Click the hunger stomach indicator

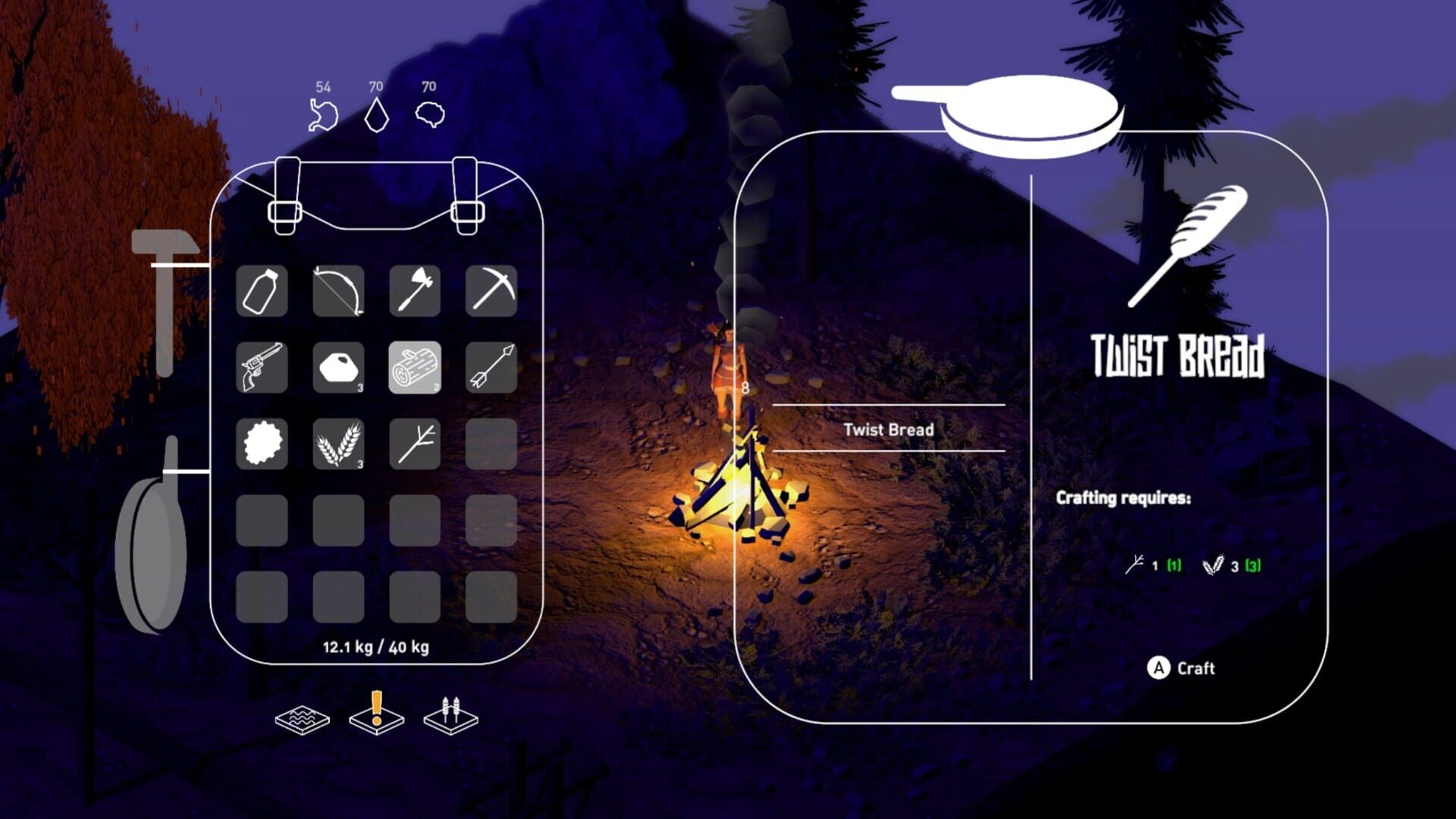[322, 114]
